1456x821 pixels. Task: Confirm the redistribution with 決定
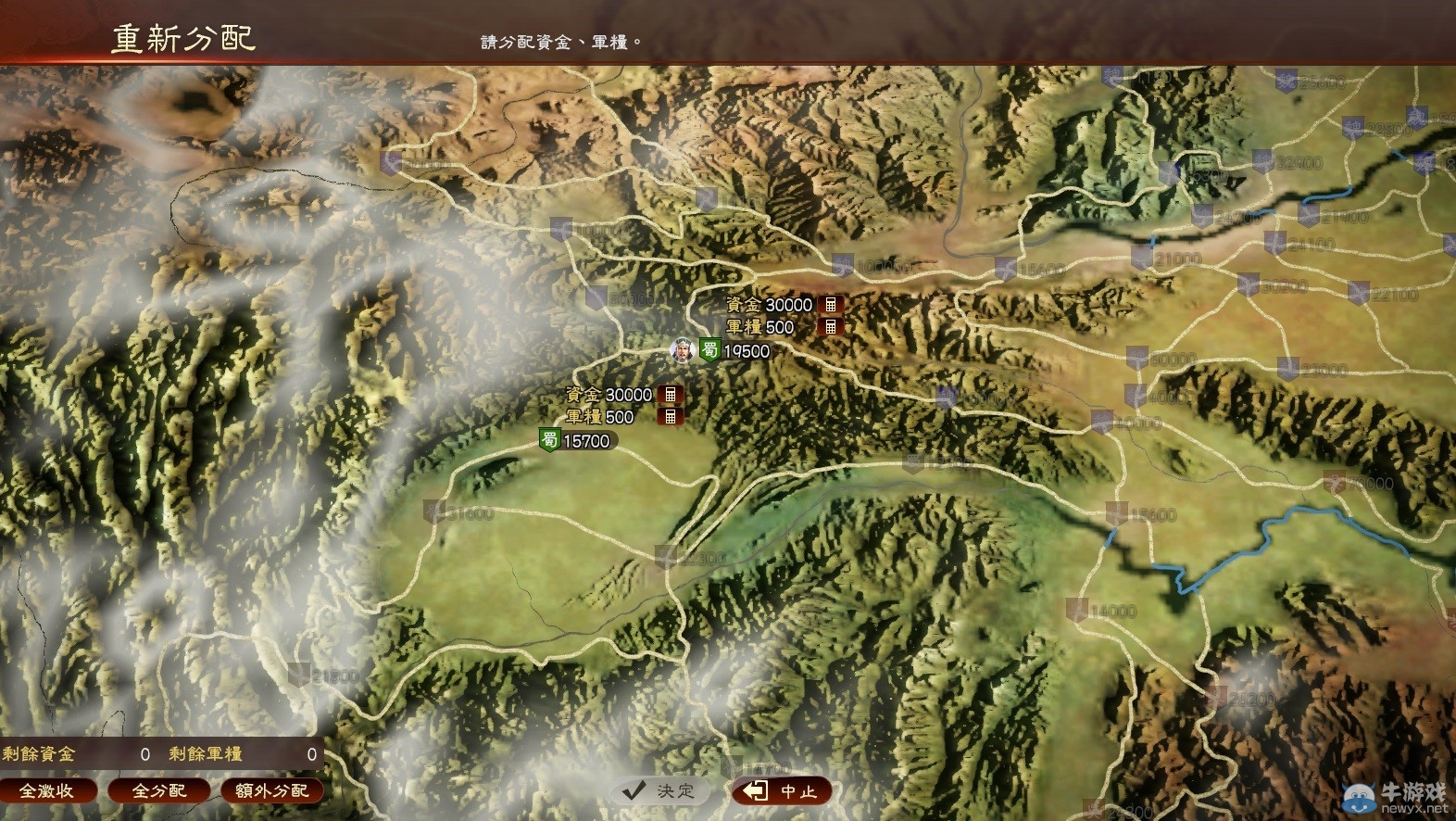[x=659, y=791]
